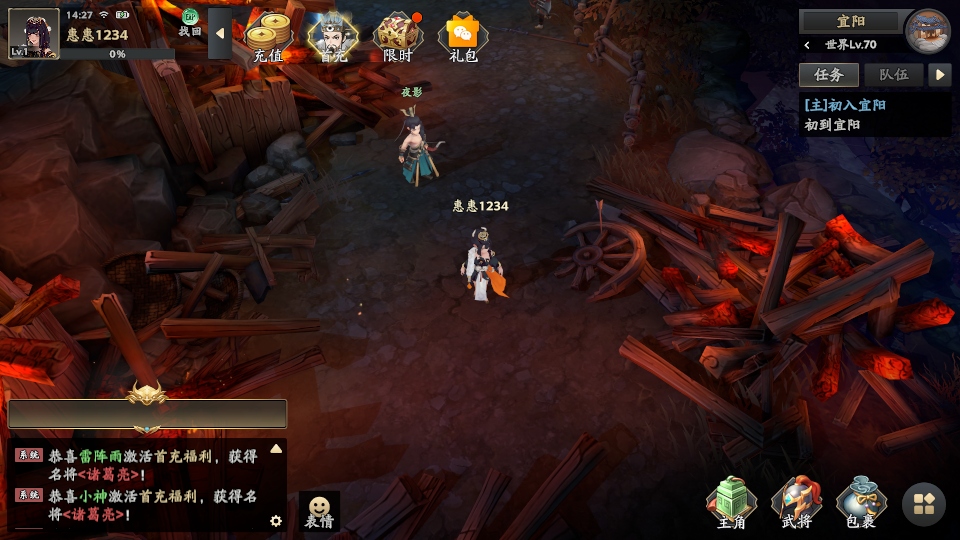The image size is (960, 540).
Task: Switch to the 队伍 team tab
Action: pyautogui.click(x=893, y=75)
